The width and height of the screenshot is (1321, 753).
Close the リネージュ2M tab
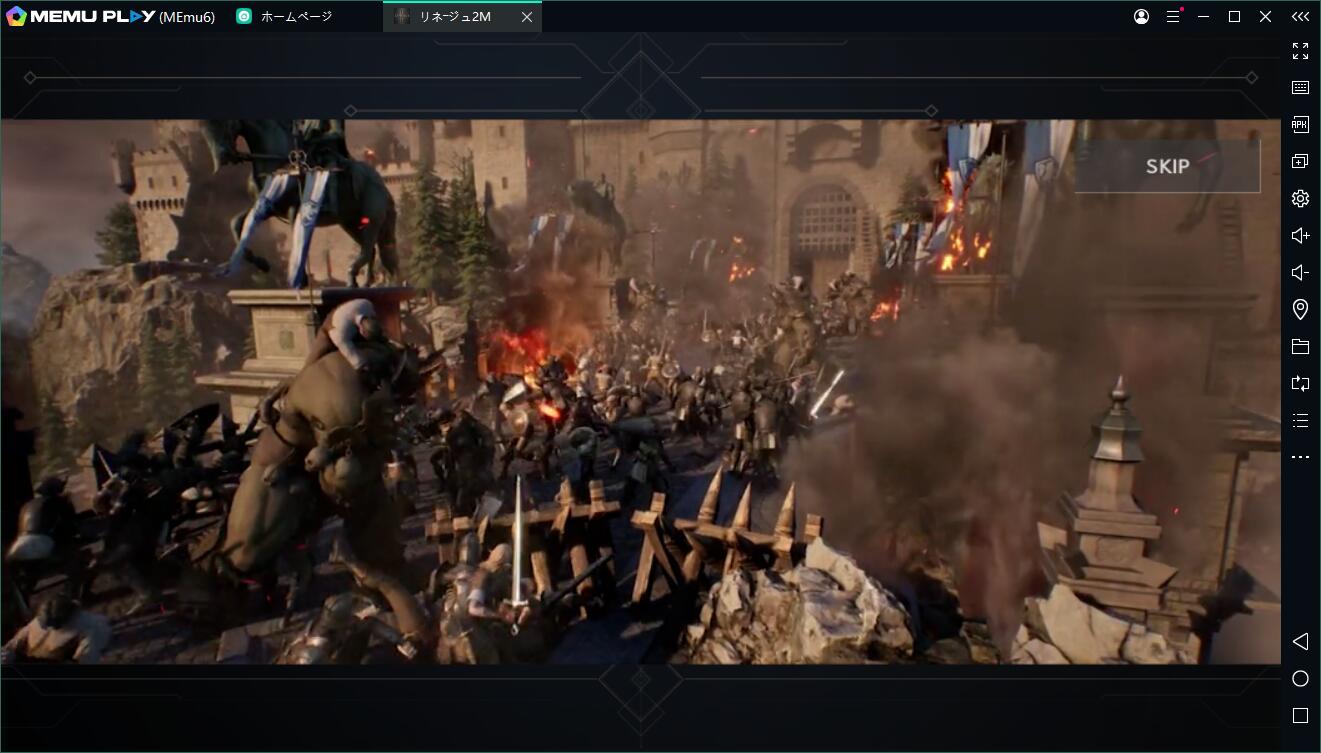527,17
